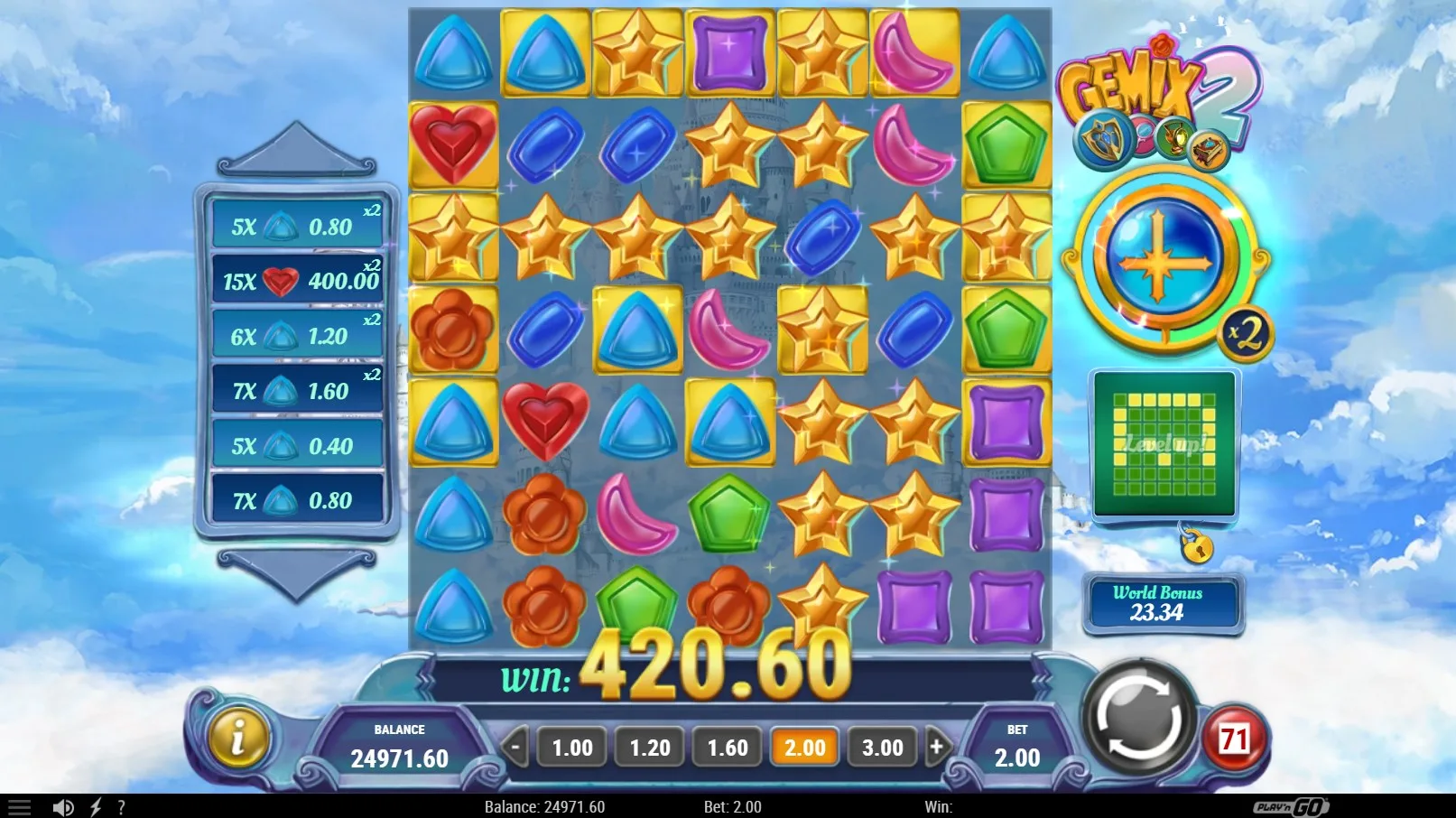Set the bet to 1.00
Screen dimensions: 1456x818
(x=572, y=748)
